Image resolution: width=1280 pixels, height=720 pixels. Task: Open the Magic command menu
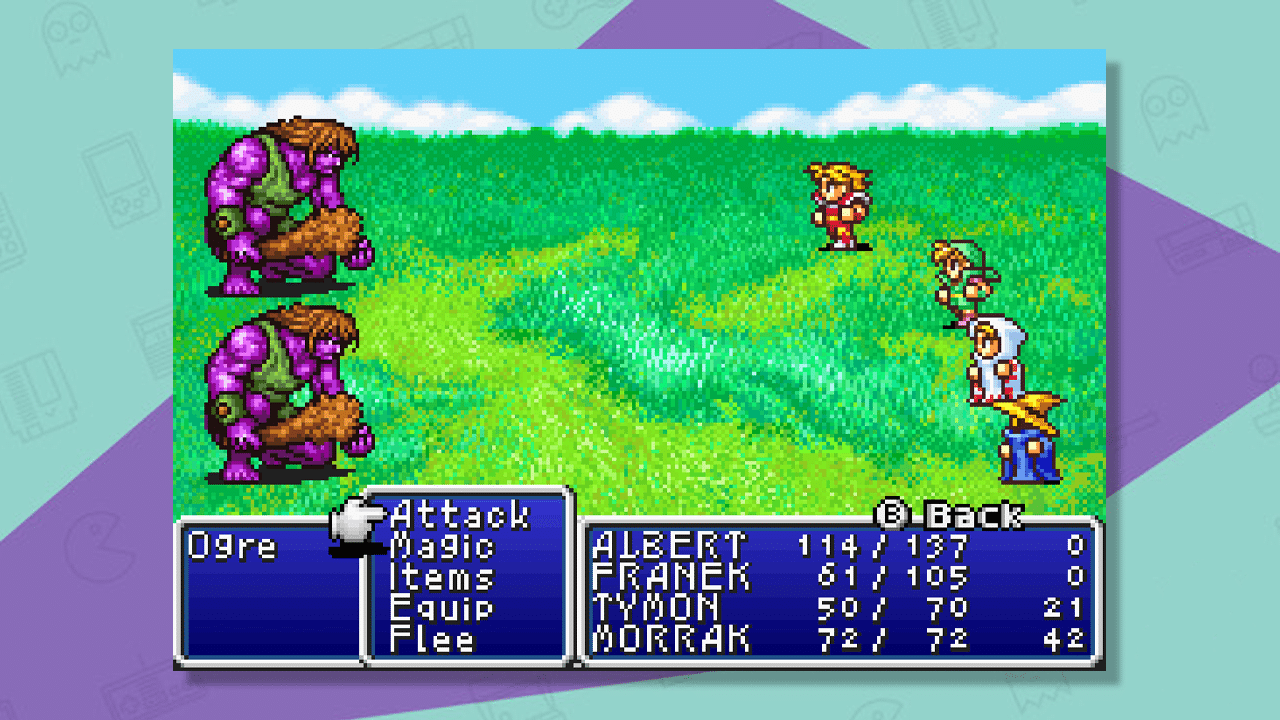coord(444,547)
